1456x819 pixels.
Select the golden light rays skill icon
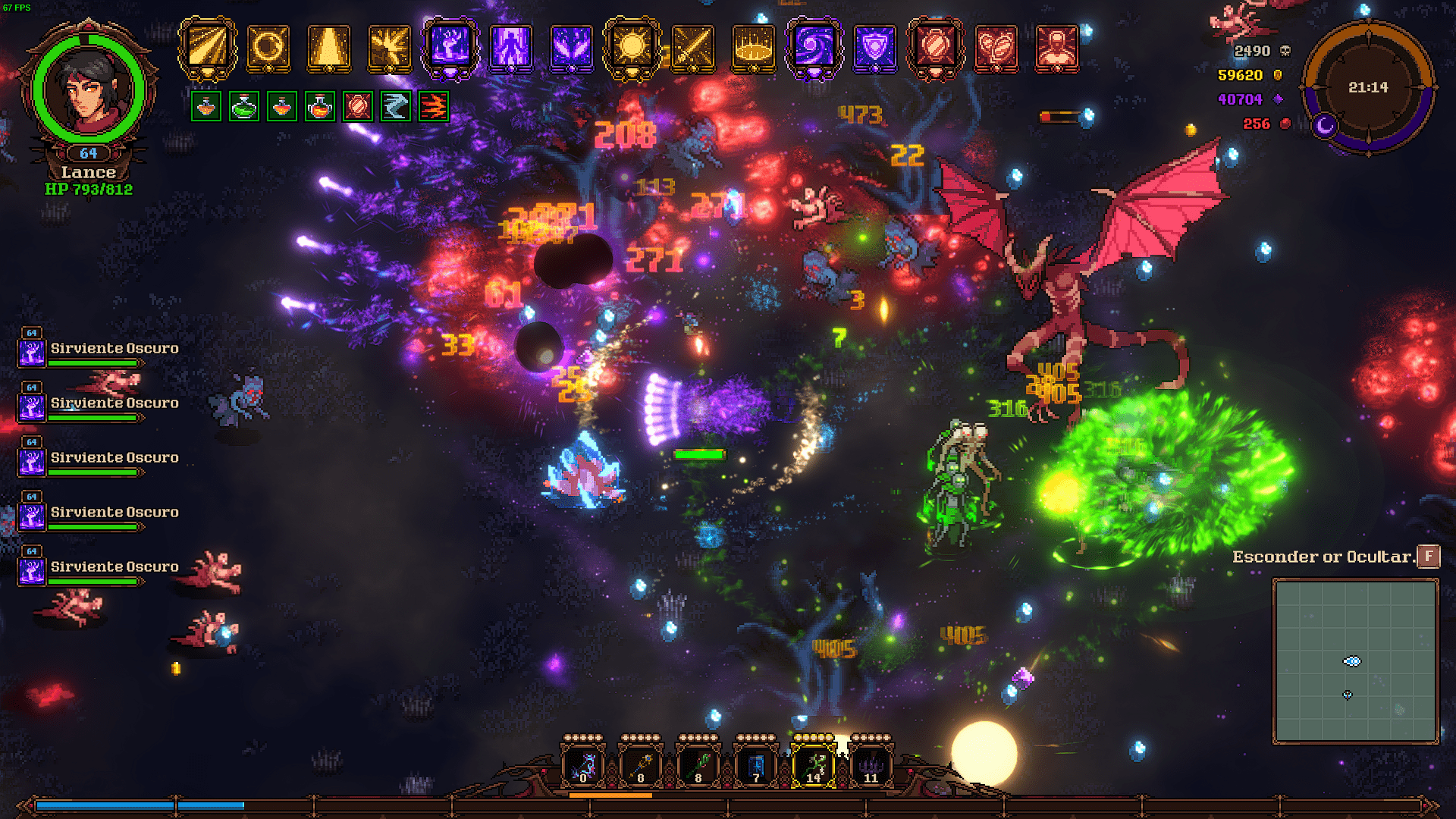tap(207, 48)
